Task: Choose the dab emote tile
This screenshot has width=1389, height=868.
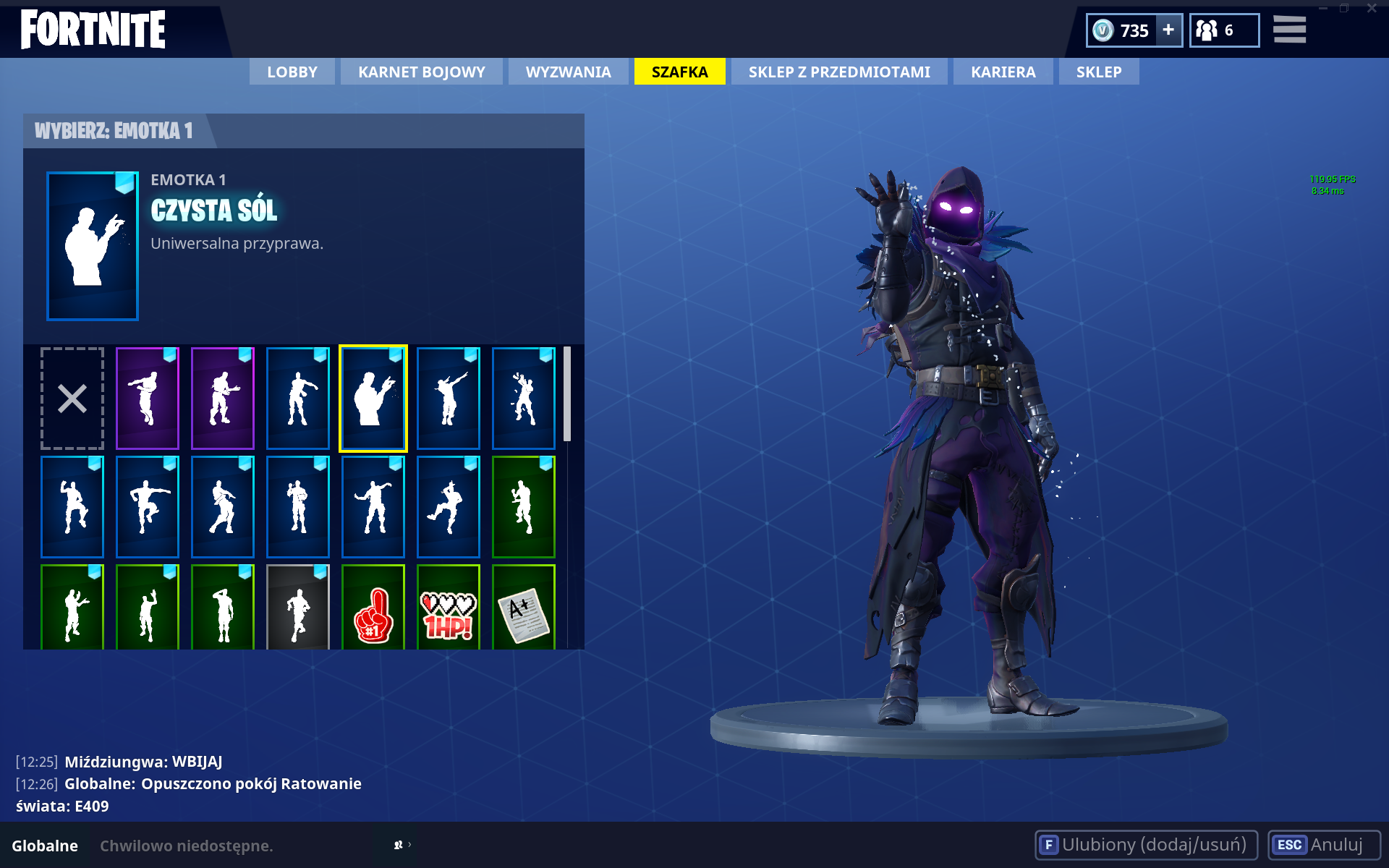Action: coord(449,399)
